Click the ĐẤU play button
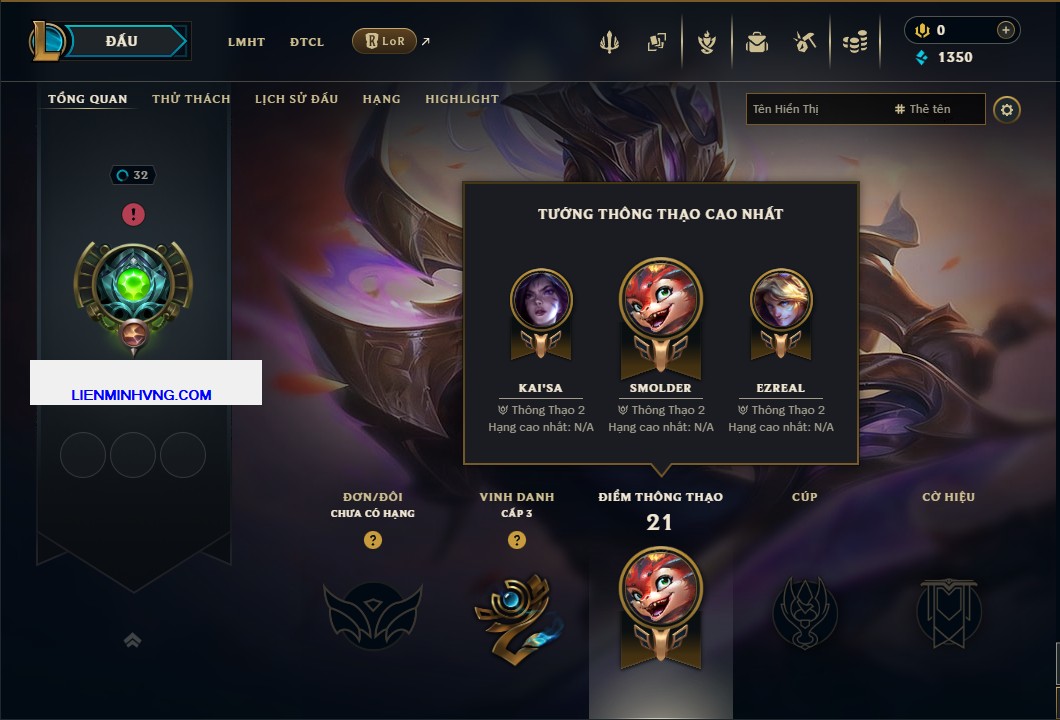The width and height of the screenshot is (1060, 720). point(122,41)
